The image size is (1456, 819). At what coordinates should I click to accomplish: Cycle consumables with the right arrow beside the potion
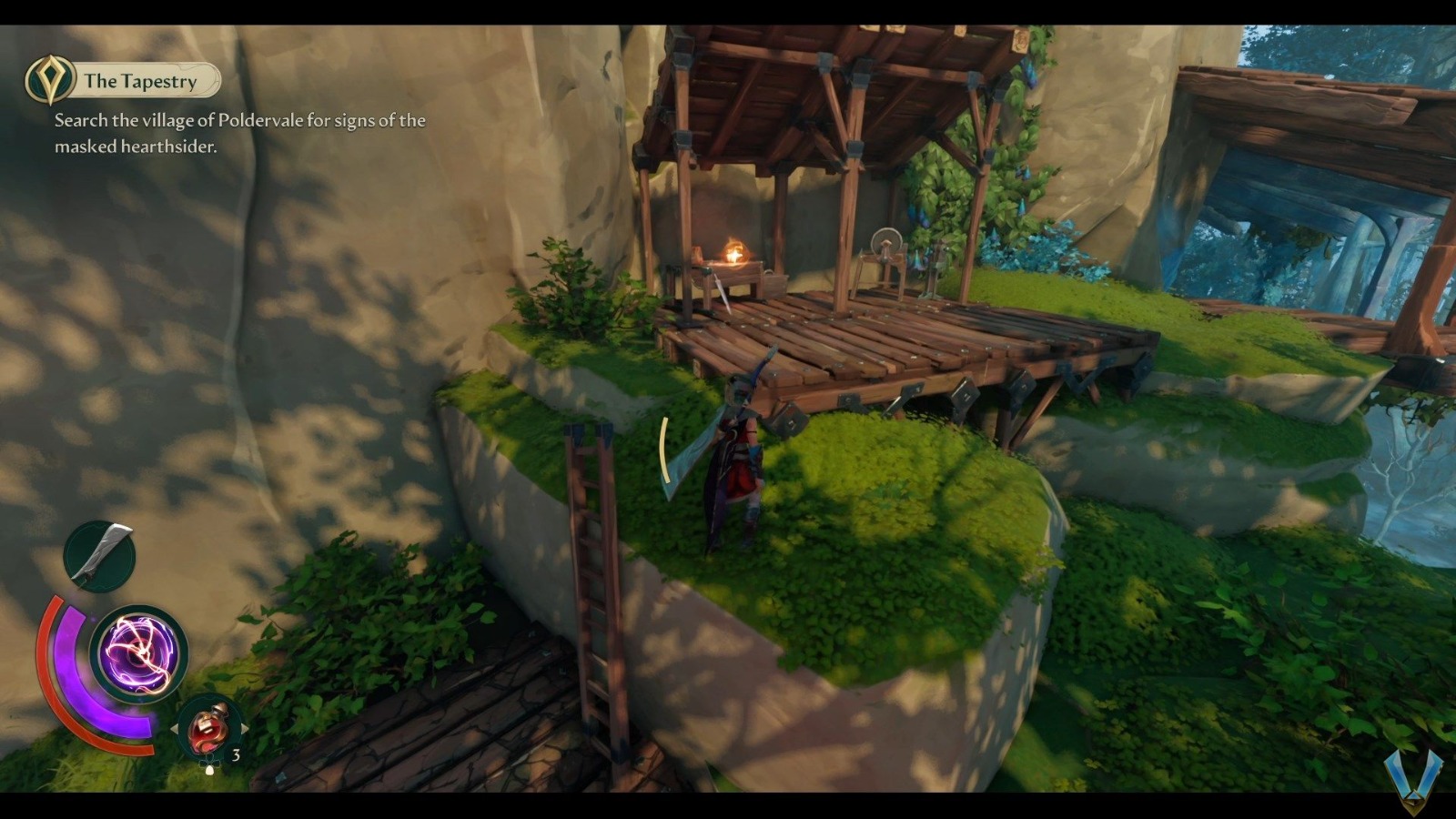pyautogui.click(x=244, y=729)
